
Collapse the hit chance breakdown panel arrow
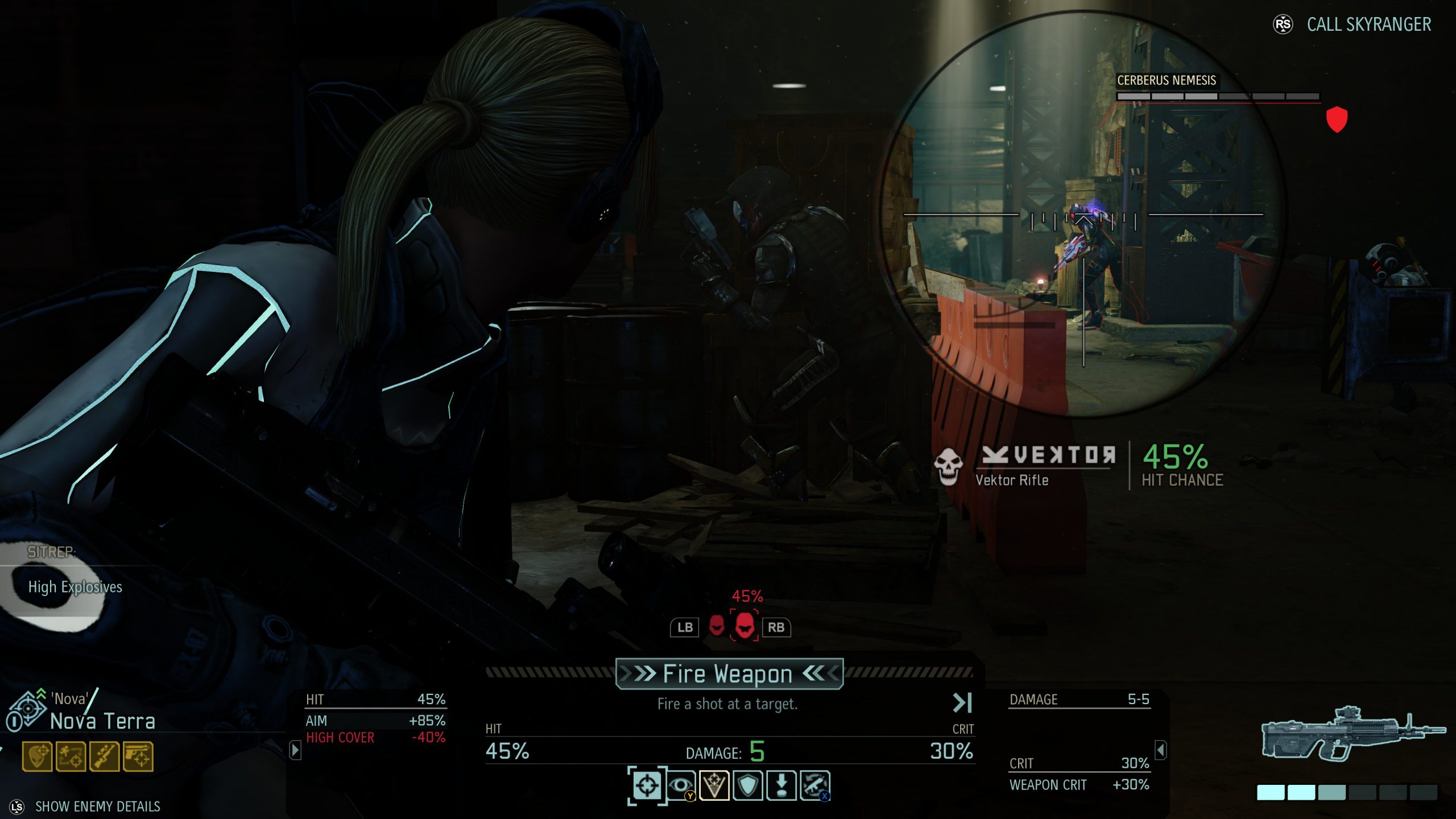pos(295,750)
